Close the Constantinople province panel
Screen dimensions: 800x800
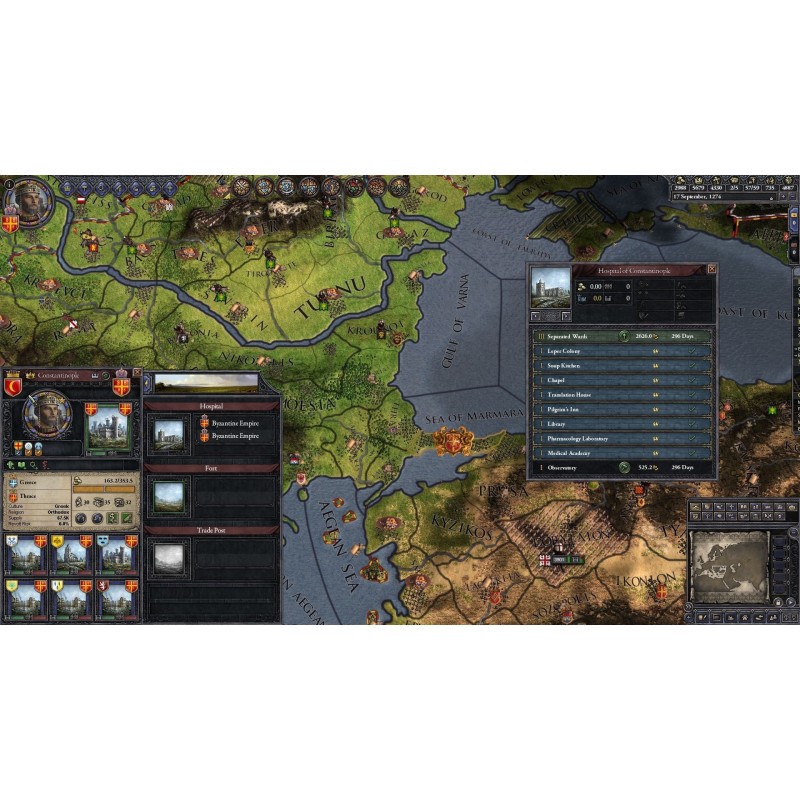(136, 374)
